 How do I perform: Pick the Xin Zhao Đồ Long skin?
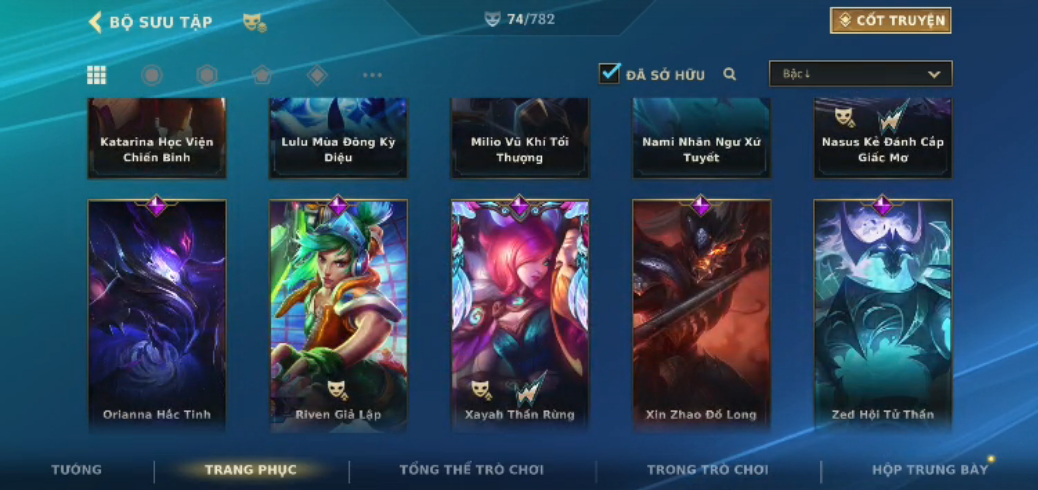[x=701, y=315]
